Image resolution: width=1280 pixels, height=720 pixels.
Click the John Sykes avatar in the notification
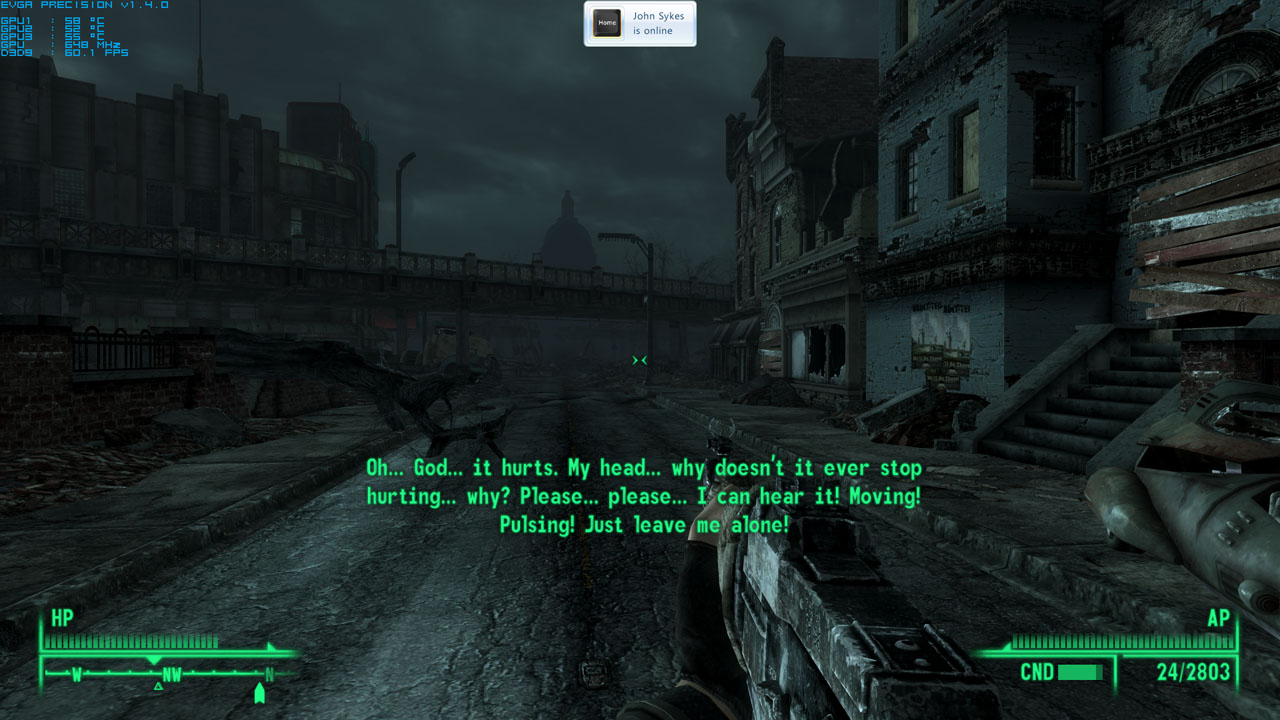606,23
